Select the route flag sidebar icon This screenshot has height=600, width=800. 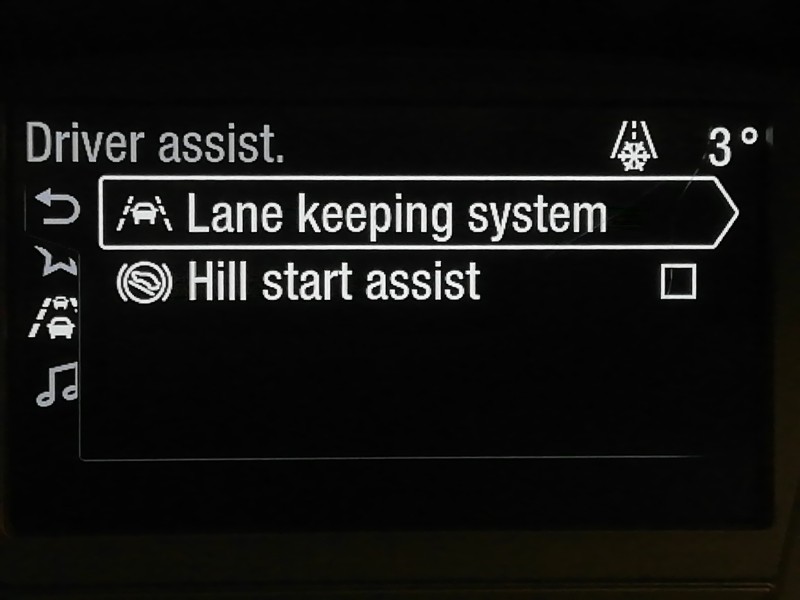click(x=56, y=261)
